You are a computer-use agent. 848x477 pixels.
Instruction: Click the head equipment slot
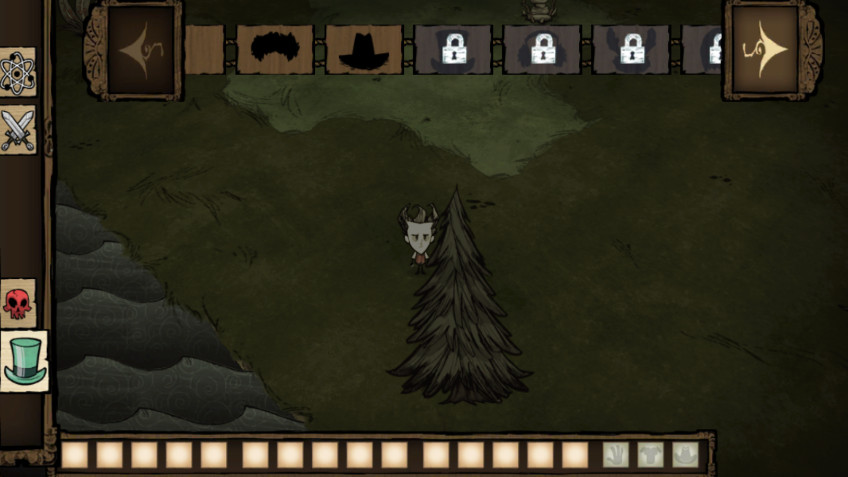[685, 455]
